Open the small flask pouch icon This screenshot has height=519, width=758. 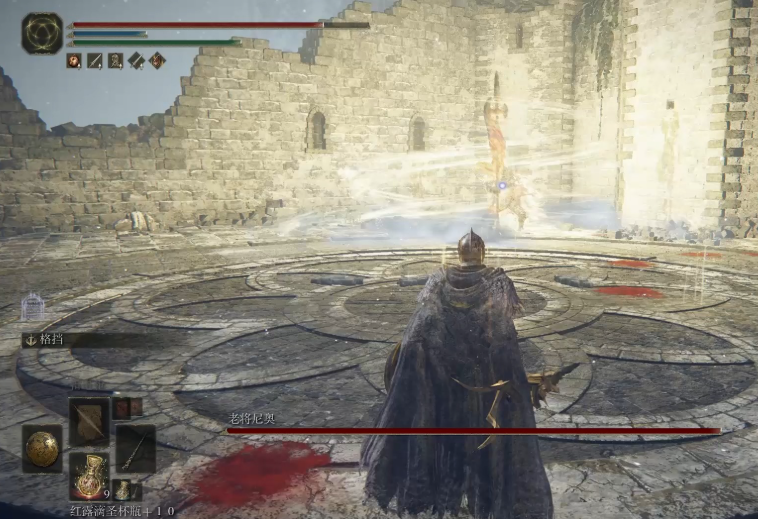coord(122,490)
